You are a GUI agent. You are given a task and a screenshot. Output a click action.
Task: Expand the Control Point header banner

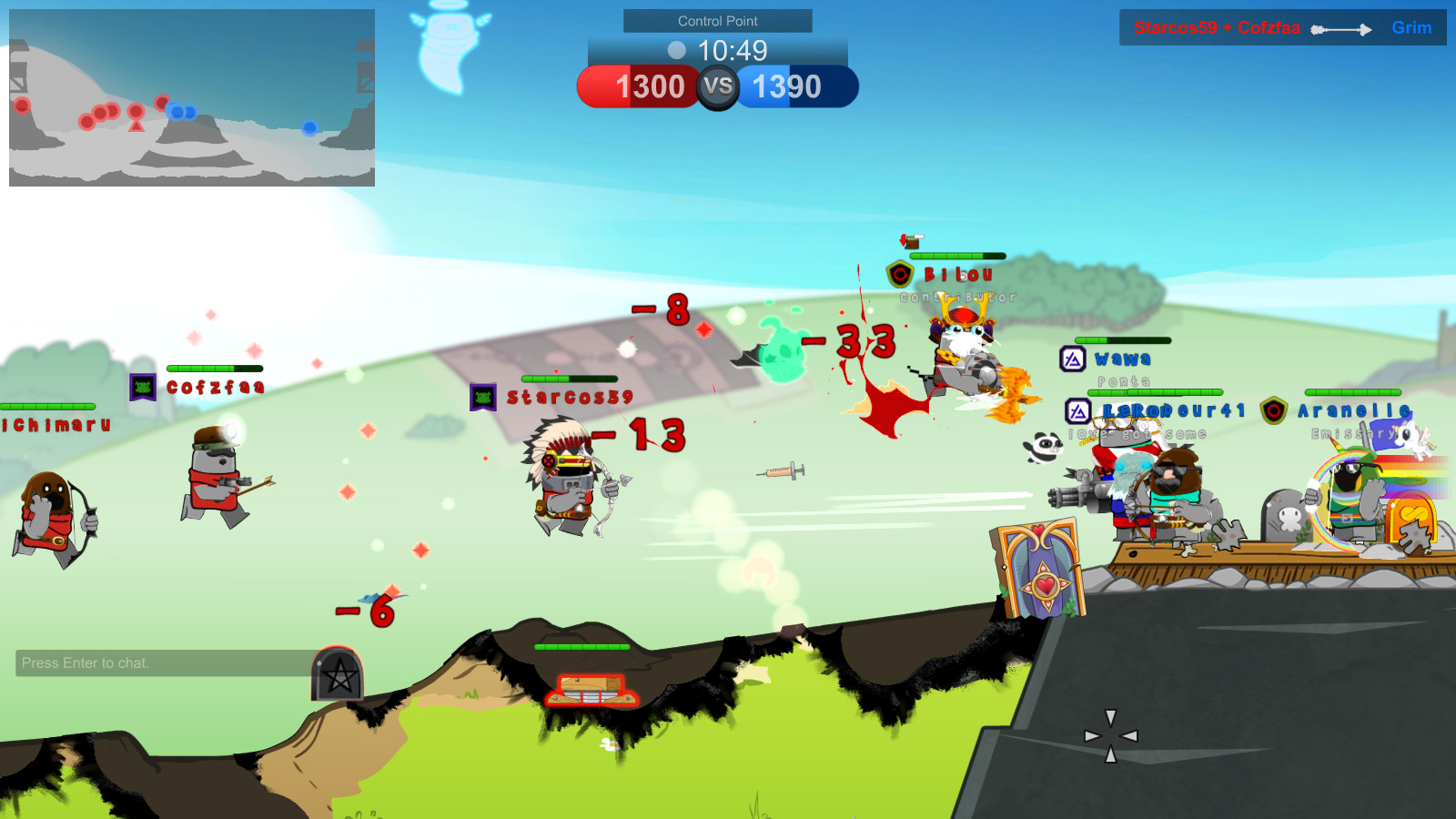[x=717, y=20]
